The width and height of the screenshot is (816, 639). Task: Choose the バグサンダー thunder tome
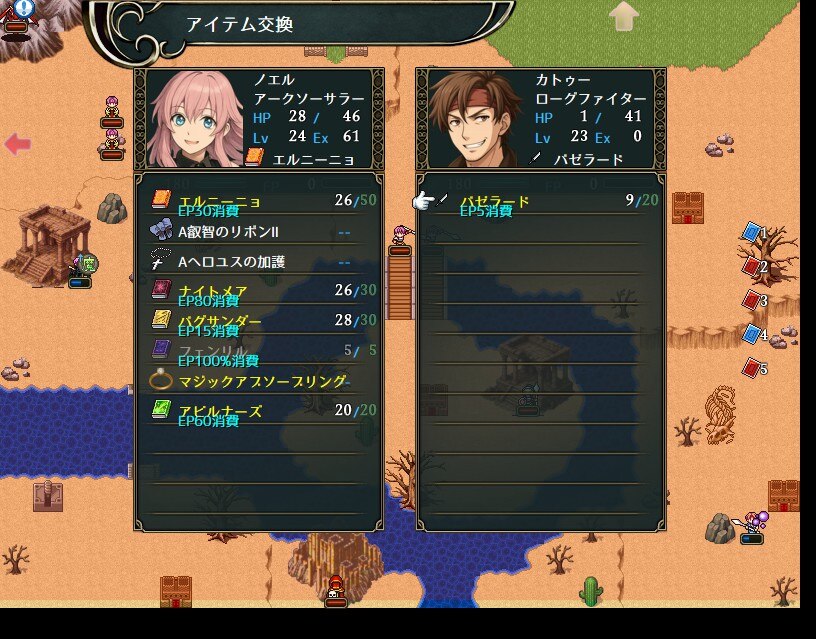[258, 322]
